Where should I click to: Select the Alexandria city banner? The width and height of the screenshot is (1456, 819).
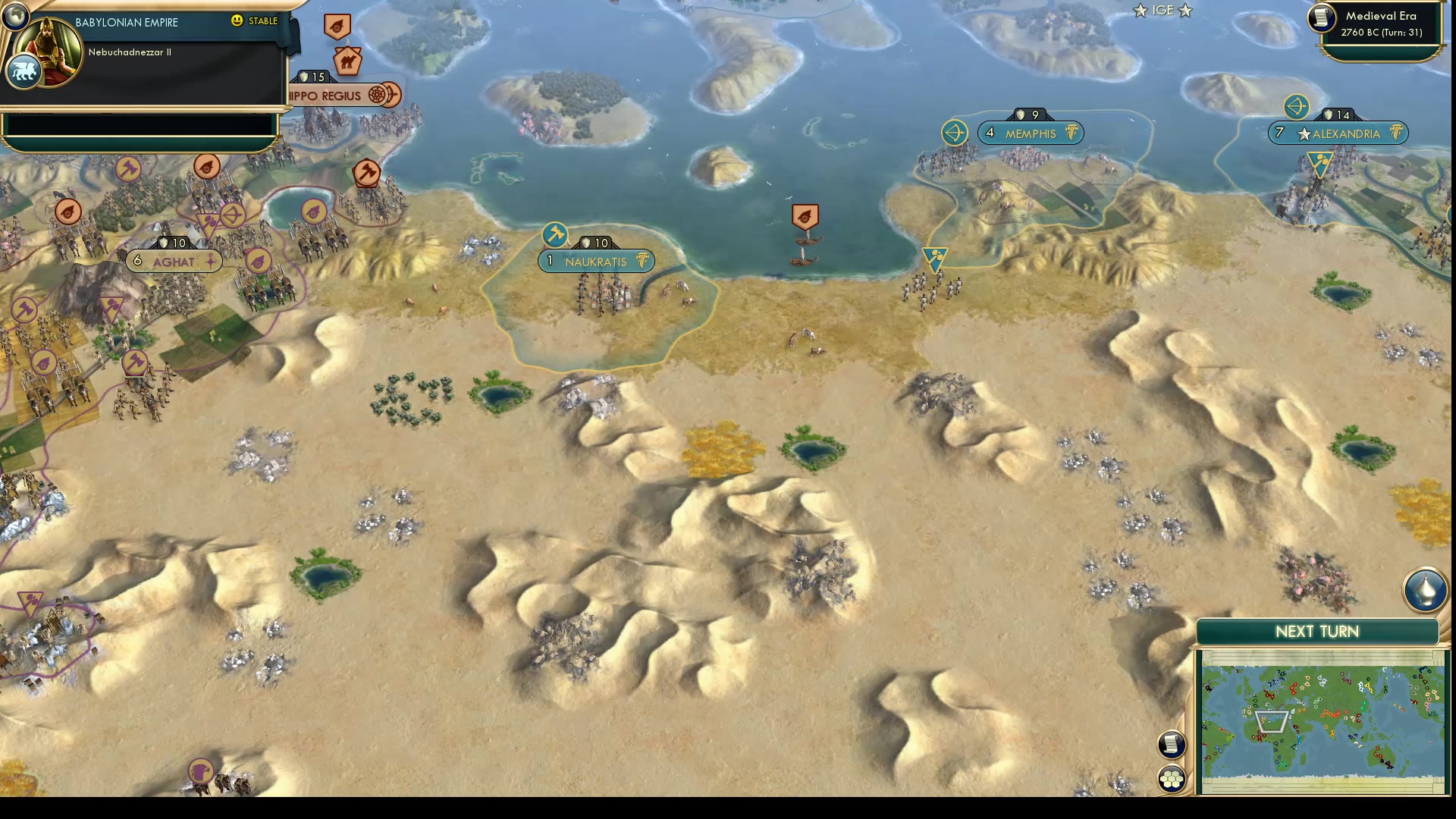(x=1339, y=133)
